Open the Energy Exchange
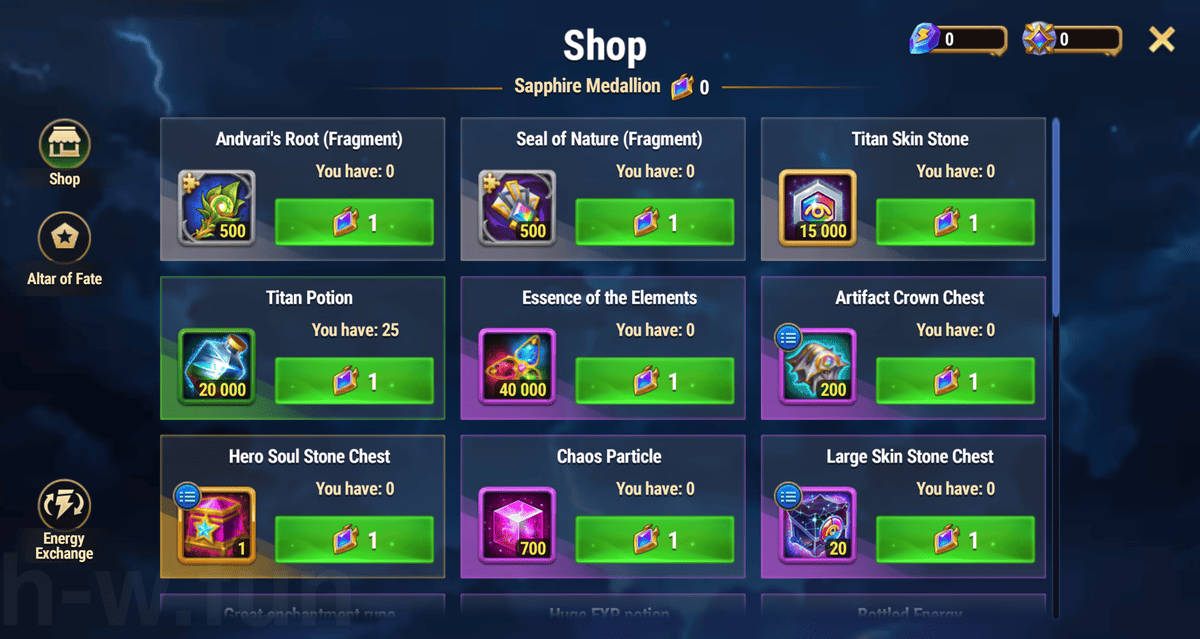 (x=64, y=508)
